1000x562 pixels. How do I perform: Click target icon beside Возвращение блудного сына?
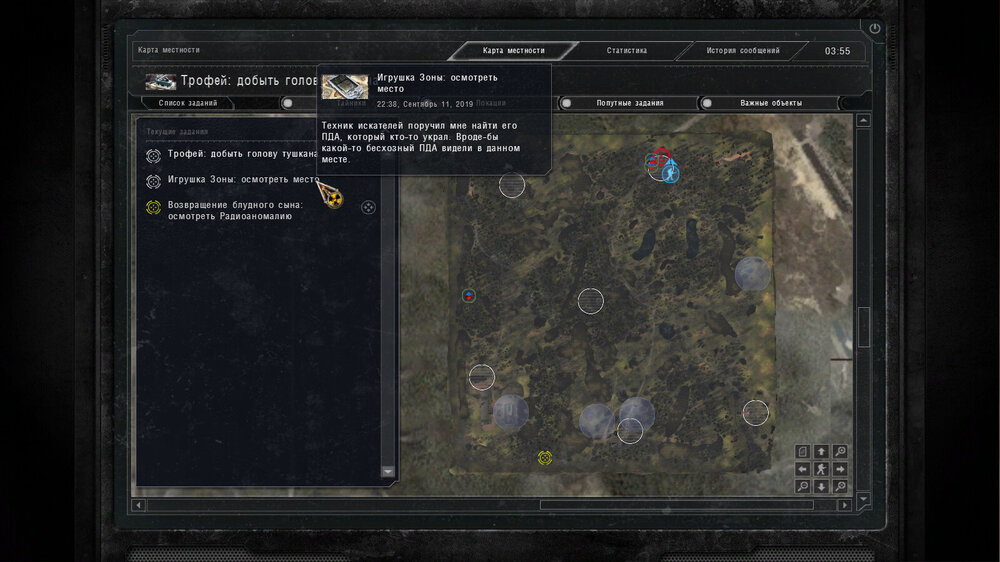click(x=368, y=207)
